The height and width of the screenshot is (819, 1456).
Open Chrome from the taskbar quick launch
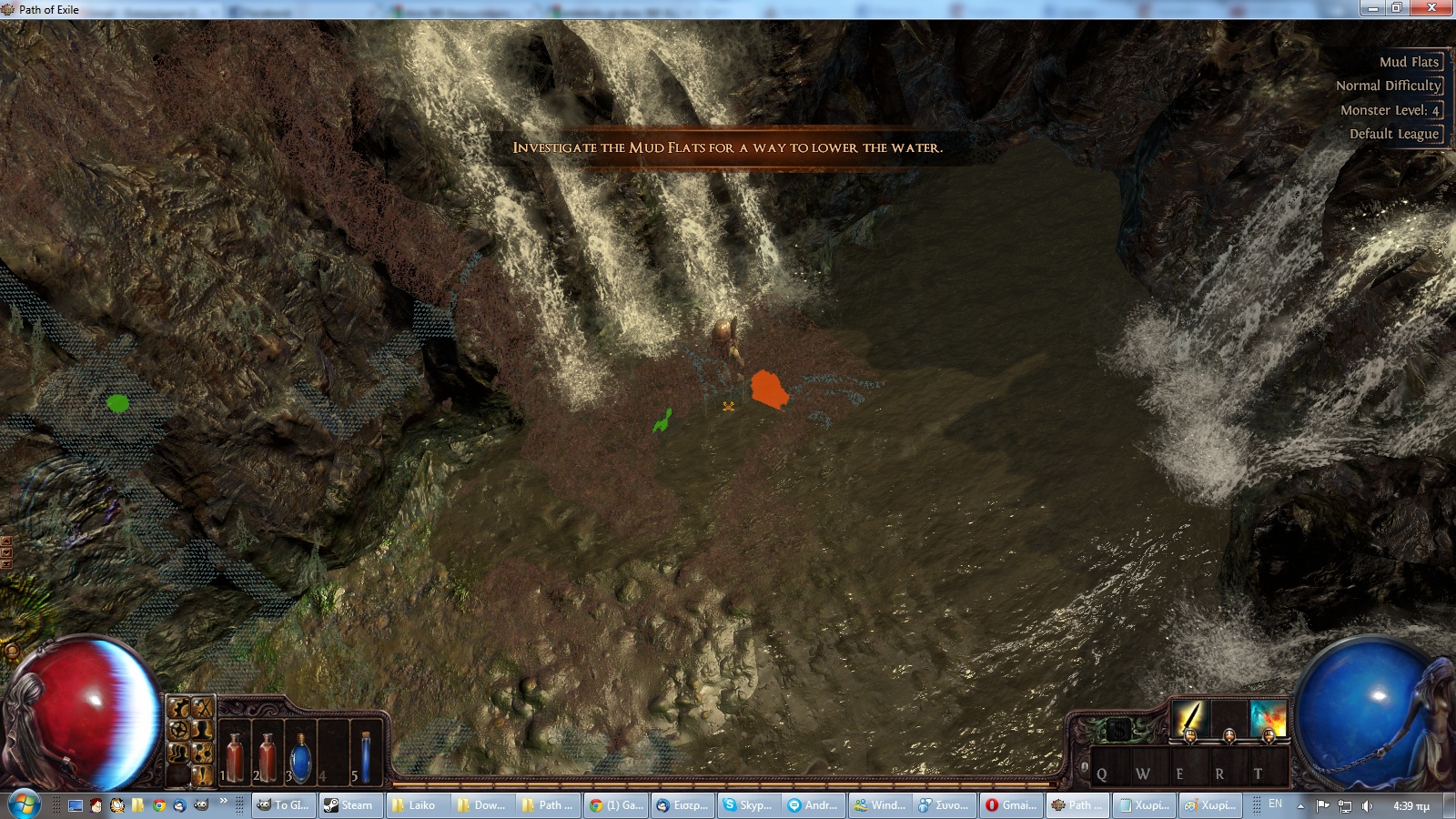[158, 805]
